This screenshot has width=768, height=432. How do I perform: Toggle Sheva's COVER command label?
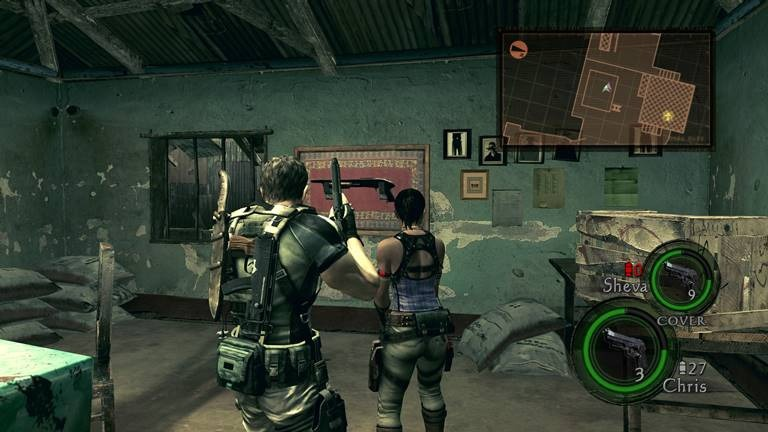679,319
